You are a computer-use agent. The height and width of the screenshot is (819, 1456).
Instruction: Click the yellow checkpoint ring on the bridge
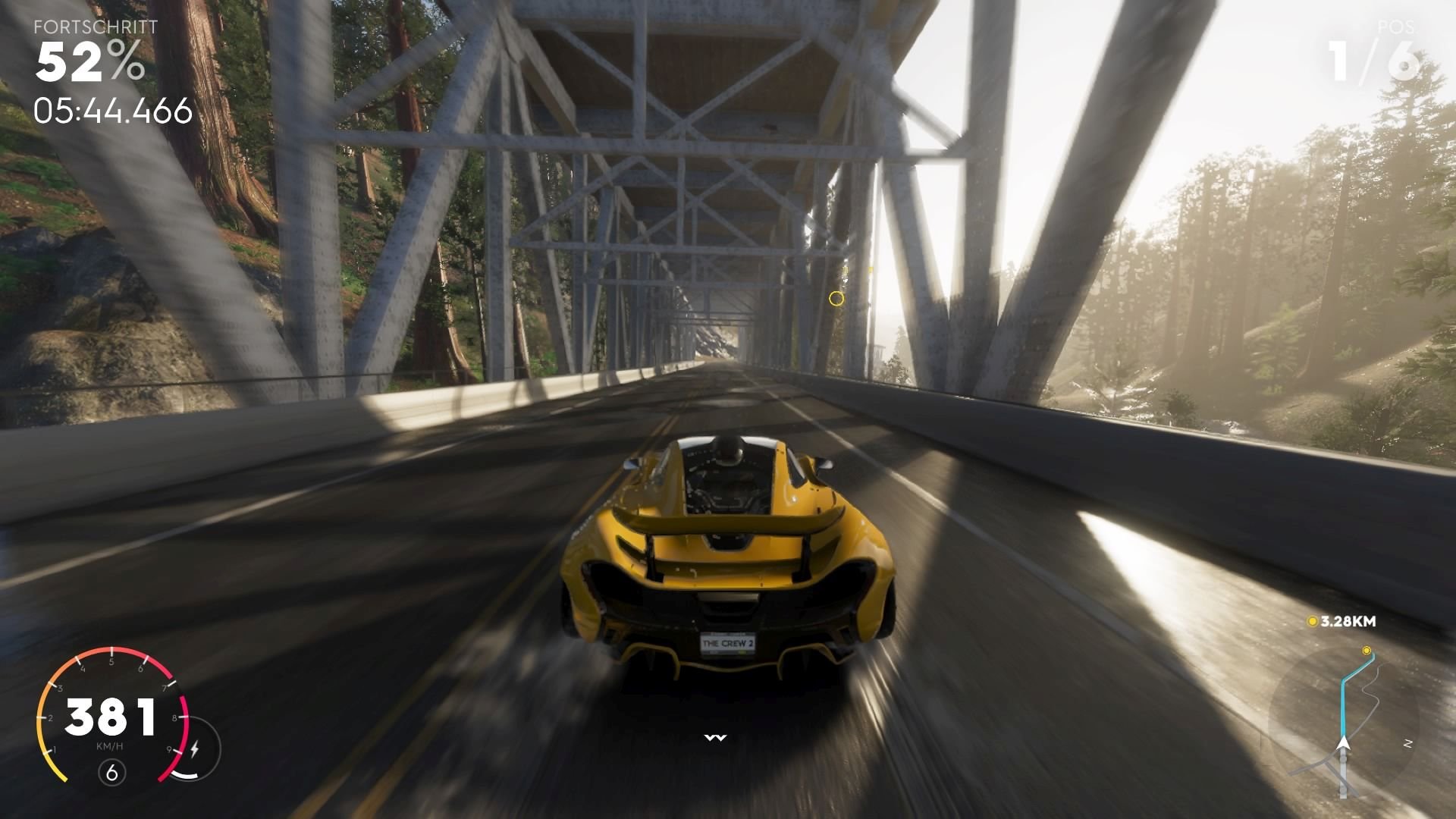[x=837, y=300]
